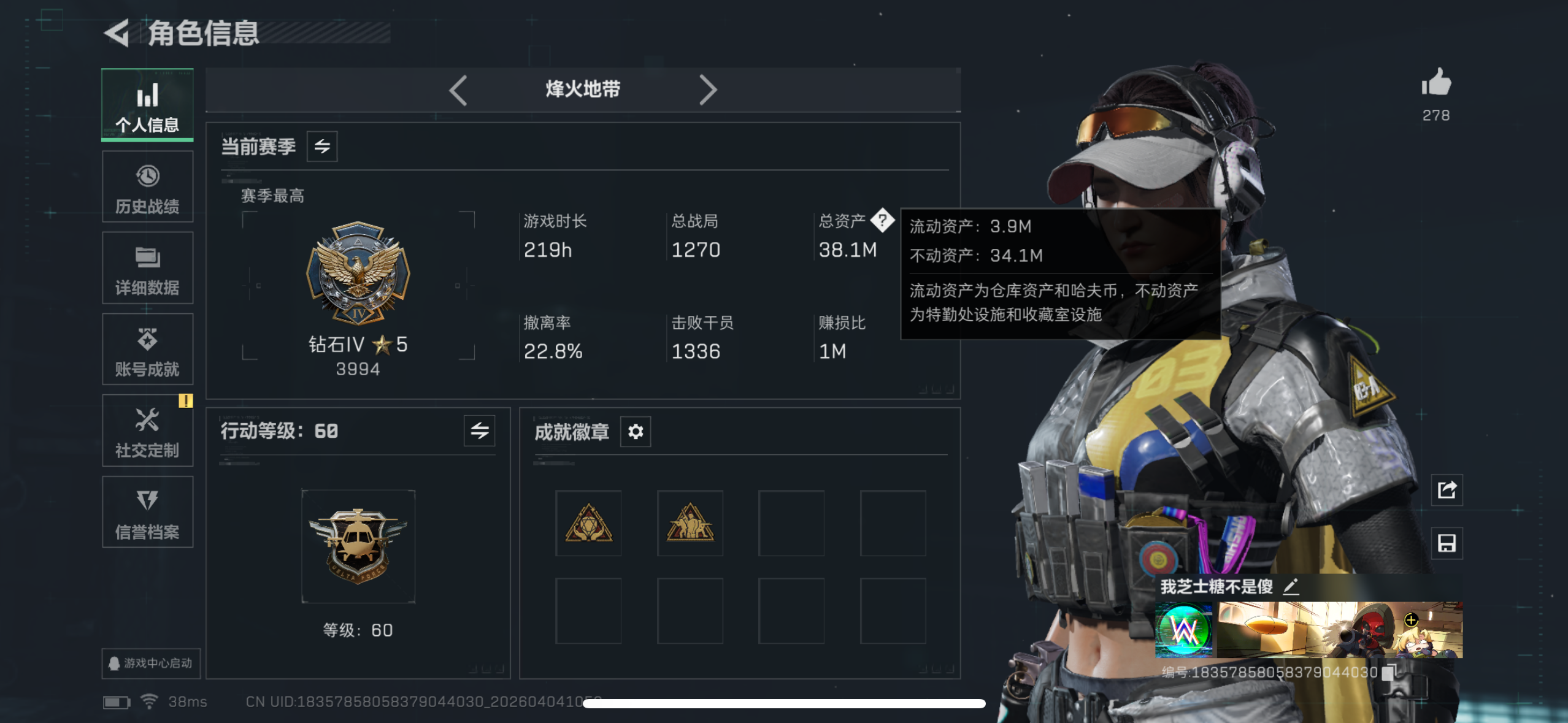
Task: Open the achievement badge settings gear
Action: point(635,431)
